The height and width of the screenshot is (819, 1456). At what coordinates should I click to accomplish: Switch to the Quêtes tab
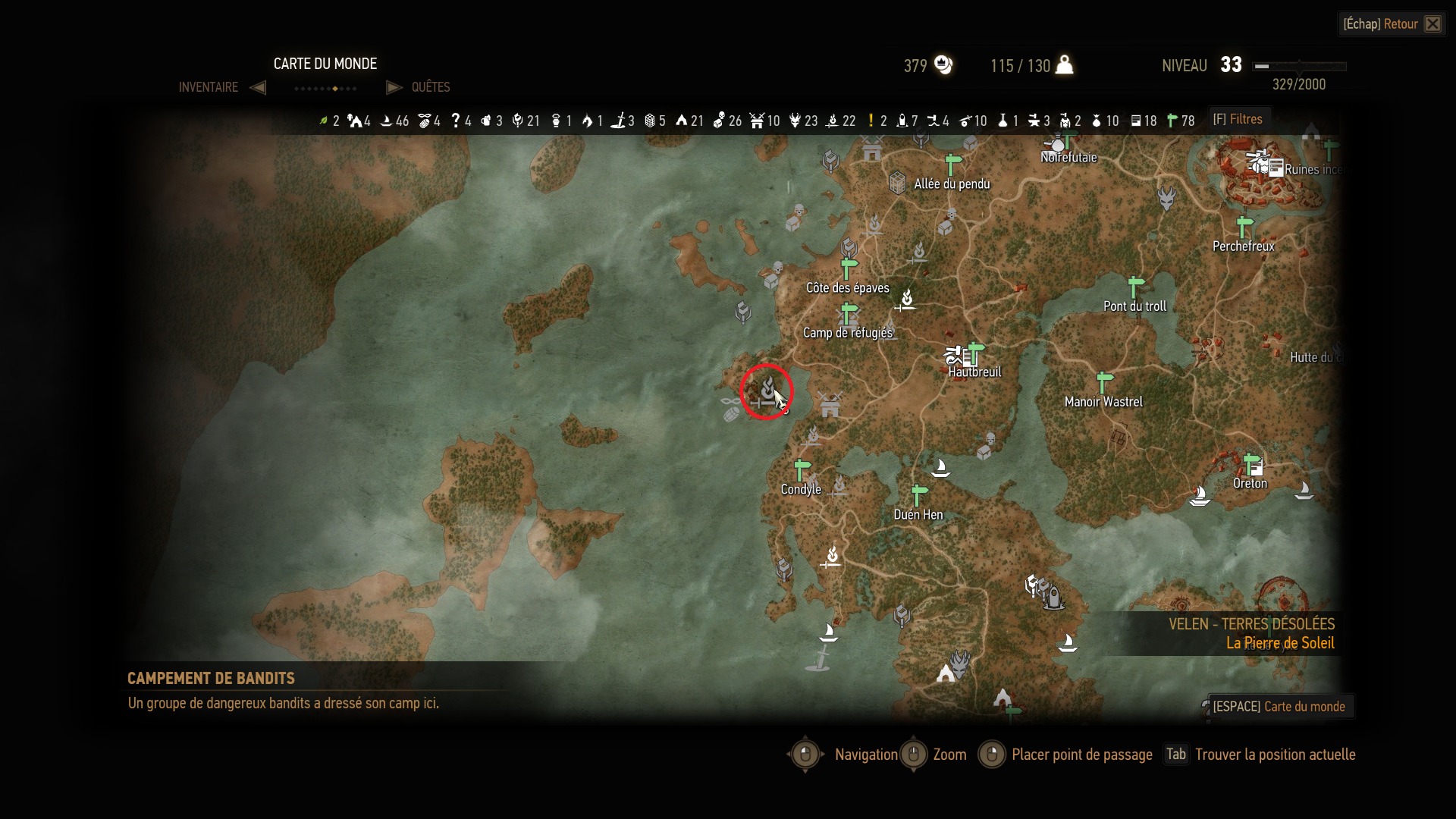(x=430, y=87)
